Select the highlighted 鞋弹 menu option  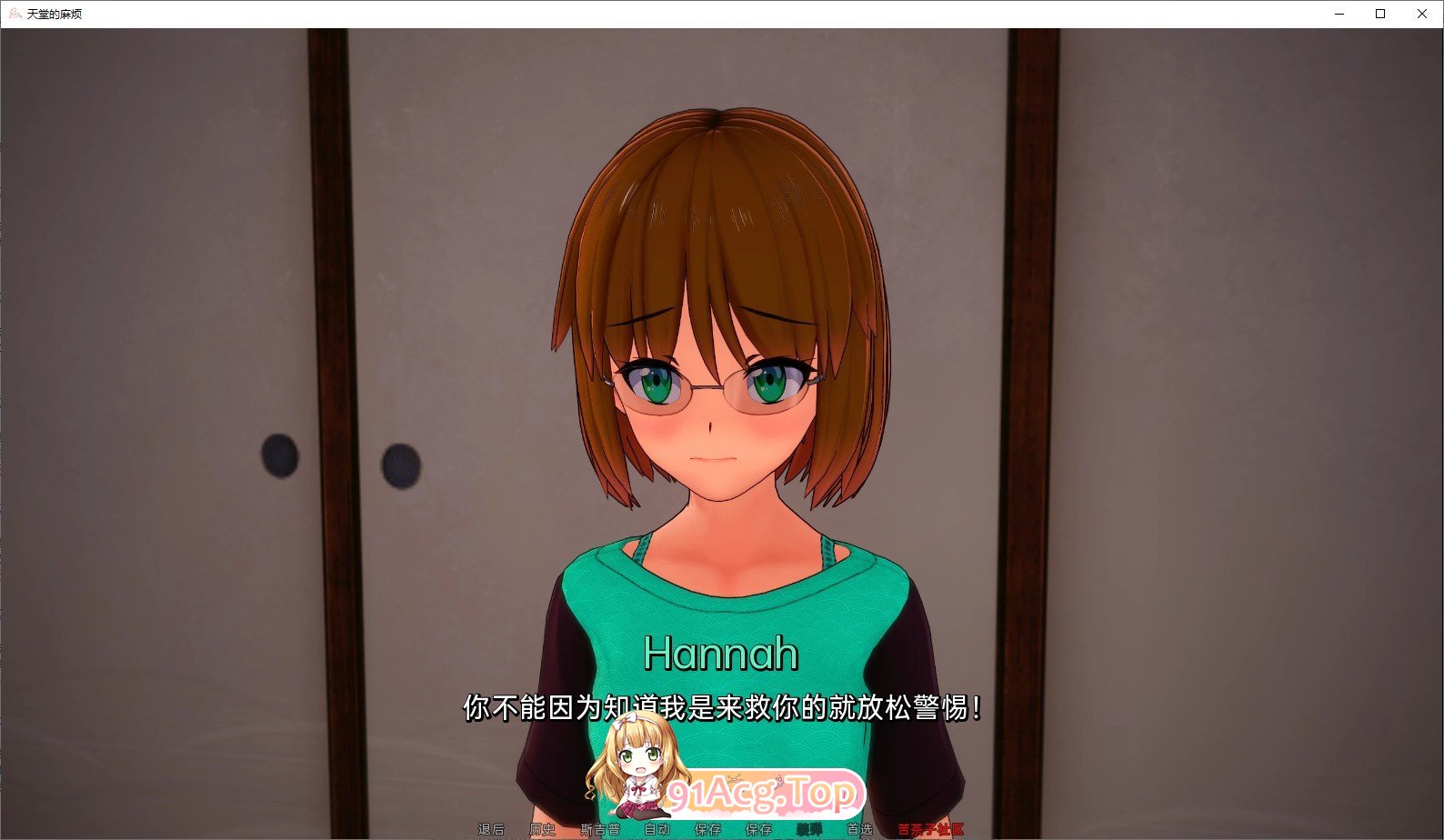(x=810, y=828)
